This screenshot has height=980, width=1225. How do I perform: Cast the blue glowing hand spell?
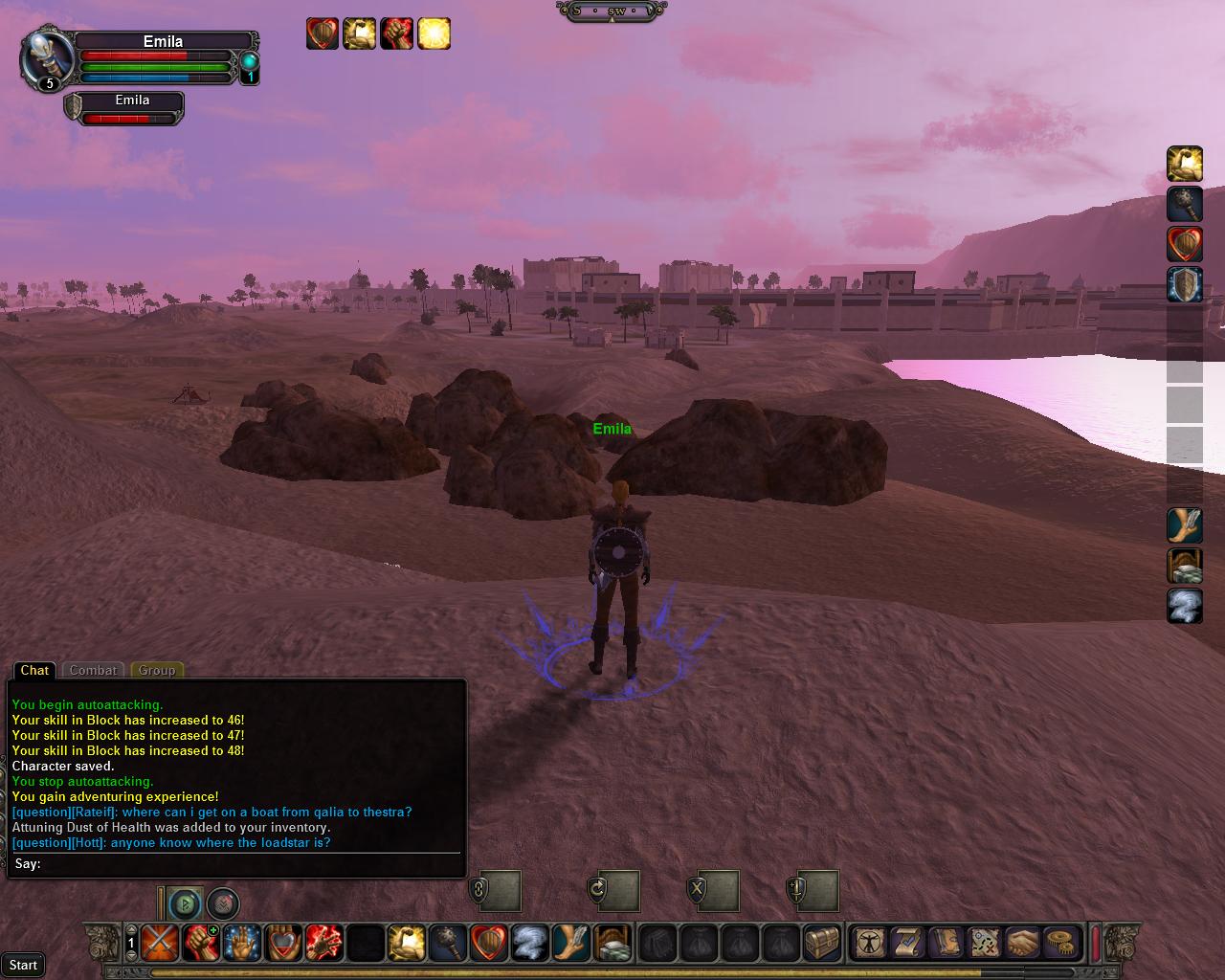coord(241,943)
